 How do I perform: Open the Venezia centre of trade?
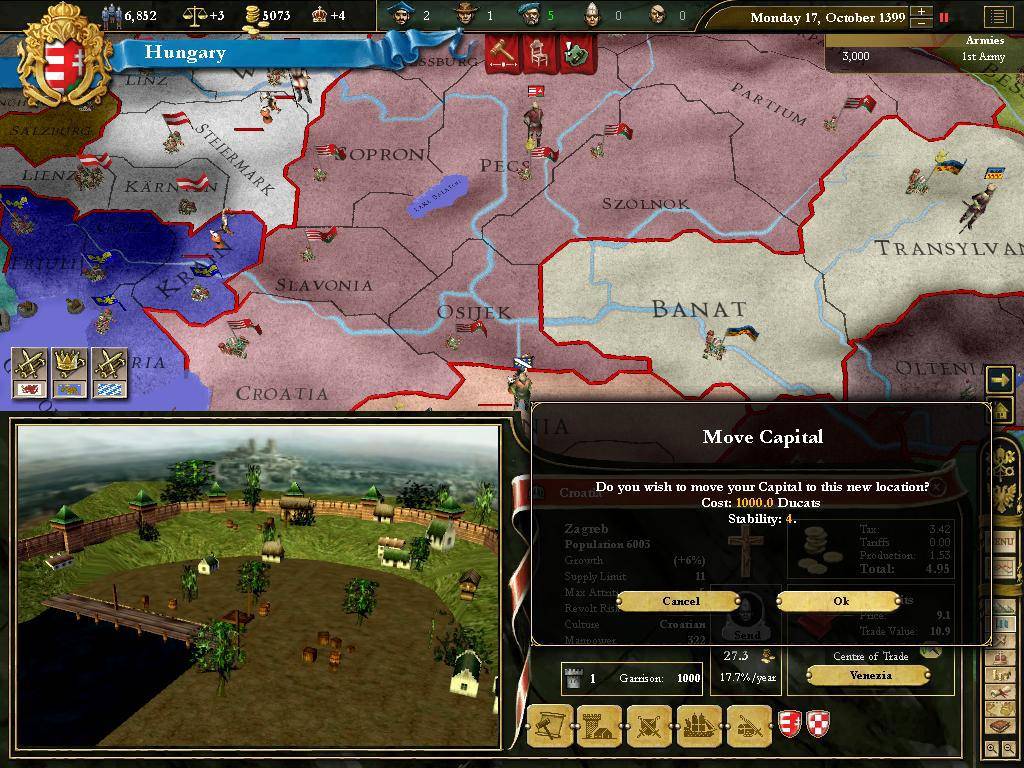870,675
